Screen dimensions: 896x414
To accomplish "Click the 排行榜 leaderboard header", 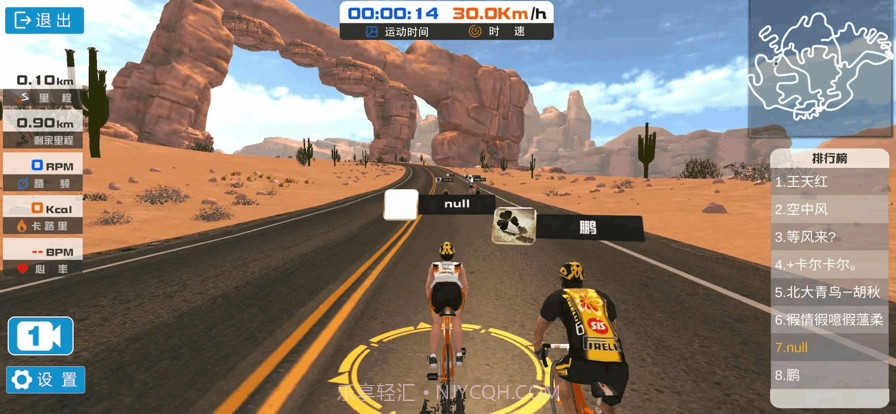I will click(829, 158).
